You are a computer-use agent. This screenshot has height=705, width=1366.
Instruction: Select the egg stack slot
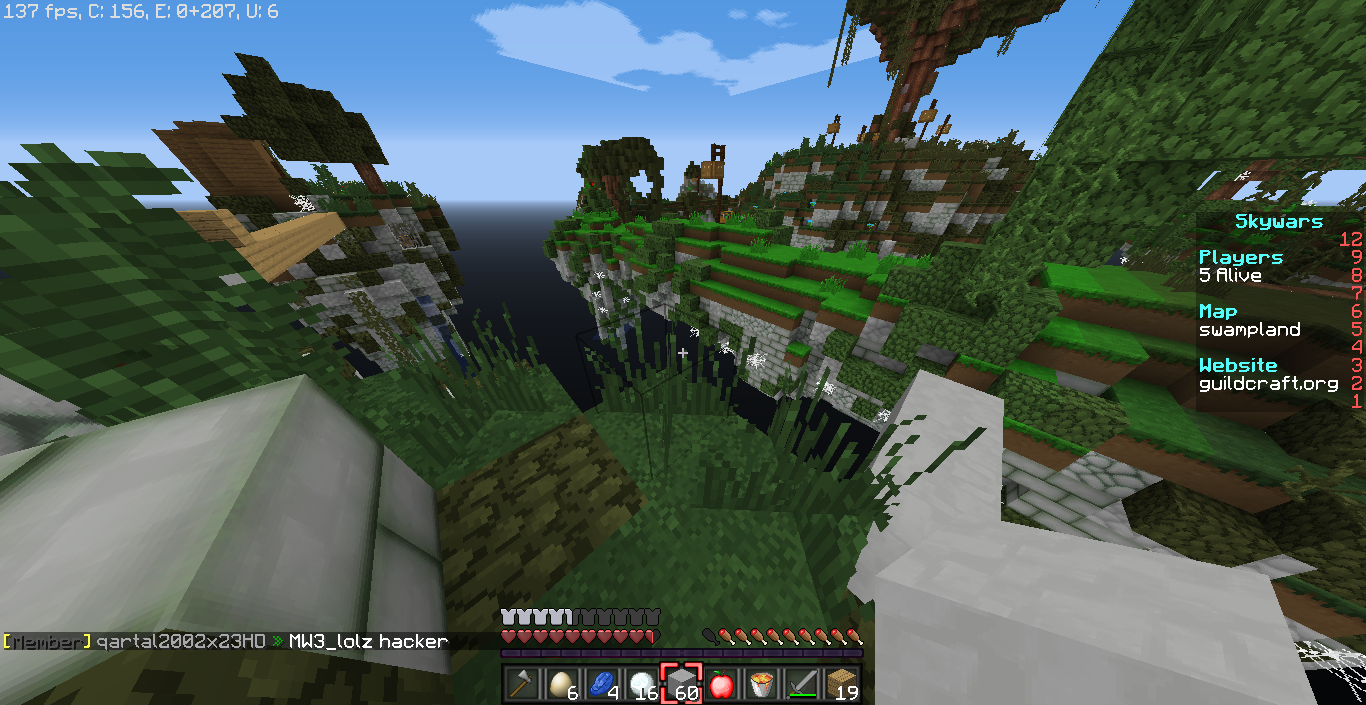pyautogui.click(x=562, y=684)
